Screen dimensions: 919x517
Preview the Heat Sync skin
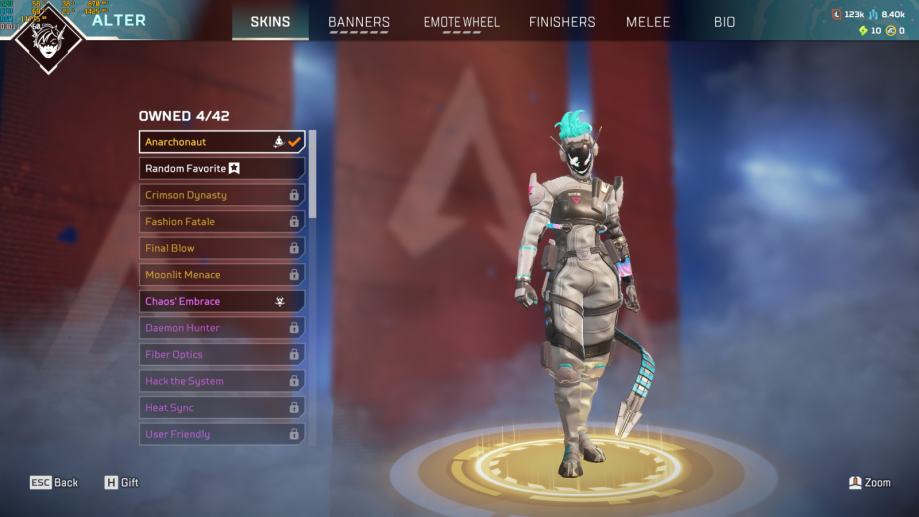click(222, 408)
